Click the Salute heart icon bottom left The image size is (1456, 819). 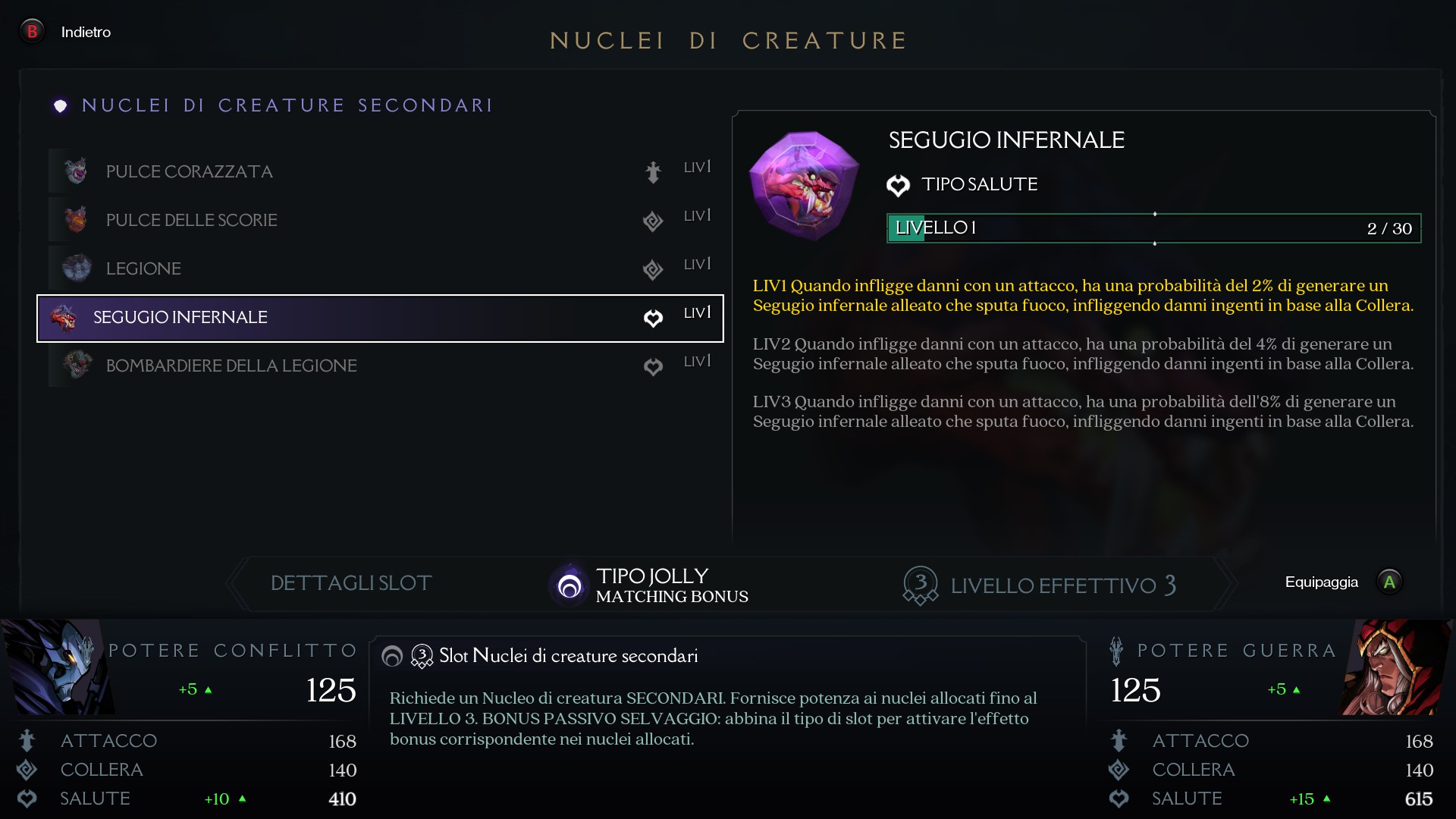click(27, 799)
